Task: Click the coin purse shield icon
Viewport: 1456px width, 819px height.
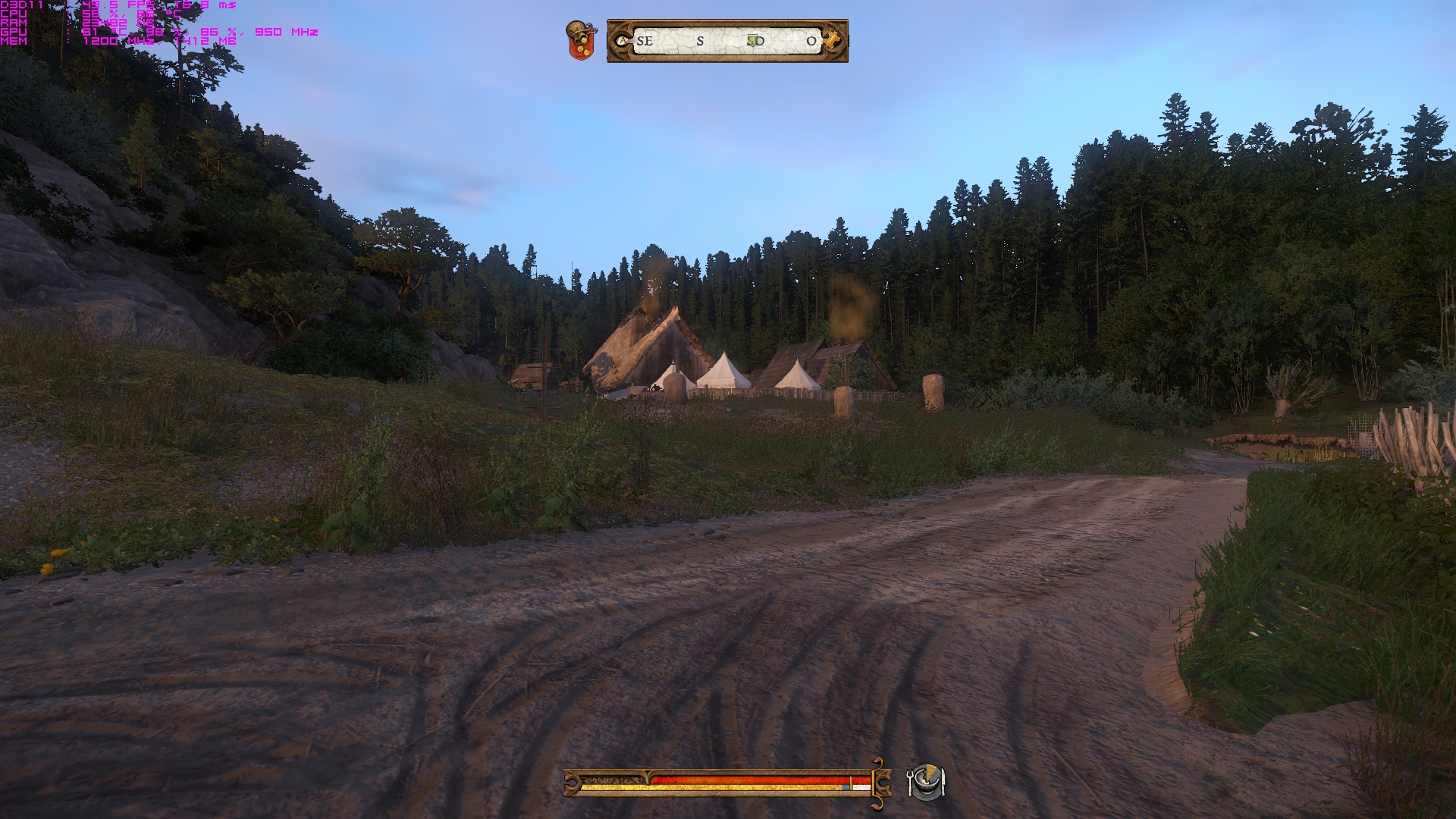Action: 582,40
